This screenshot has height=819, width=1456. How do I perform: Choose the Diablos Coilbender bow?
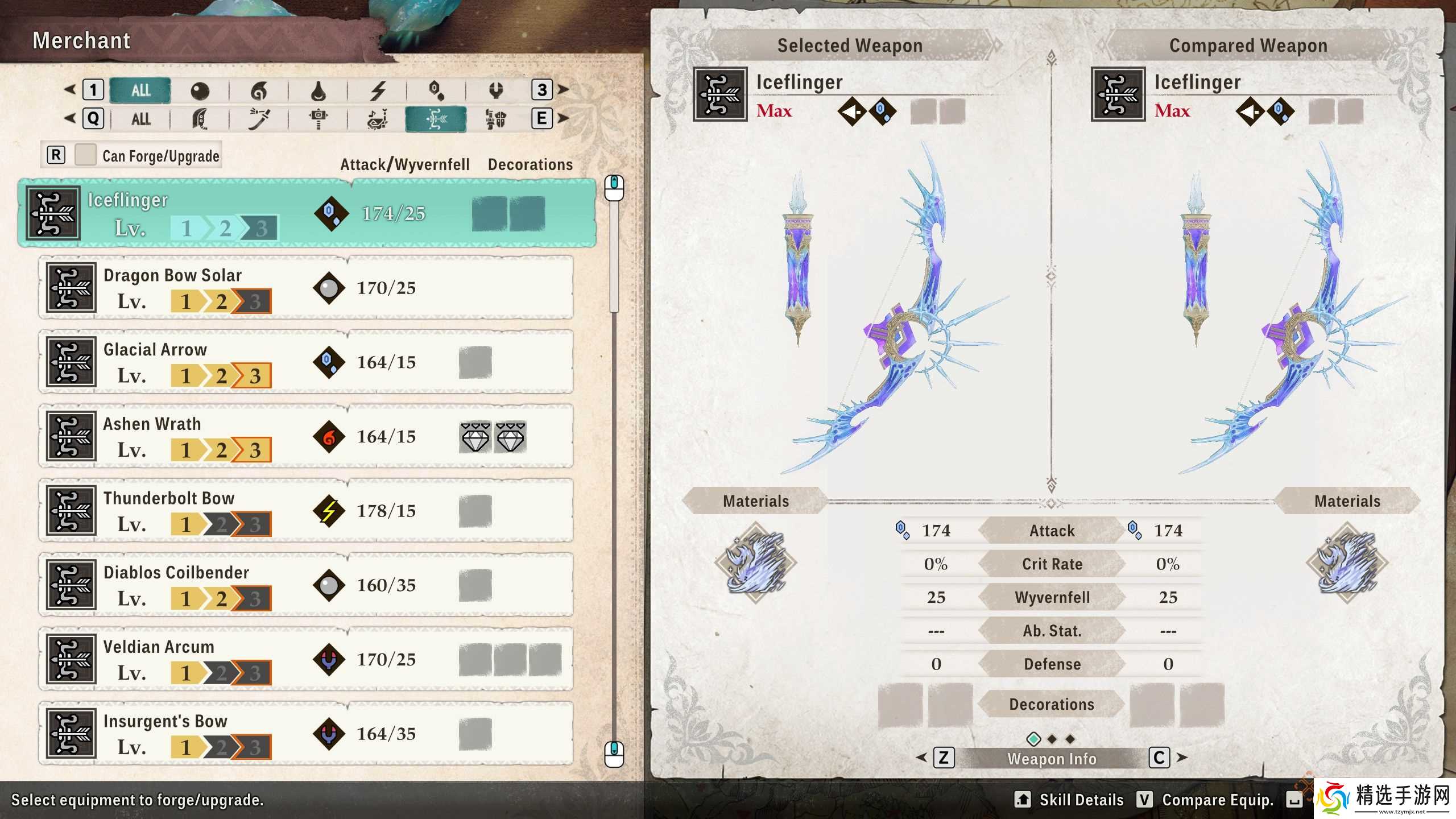coord(306,585)
